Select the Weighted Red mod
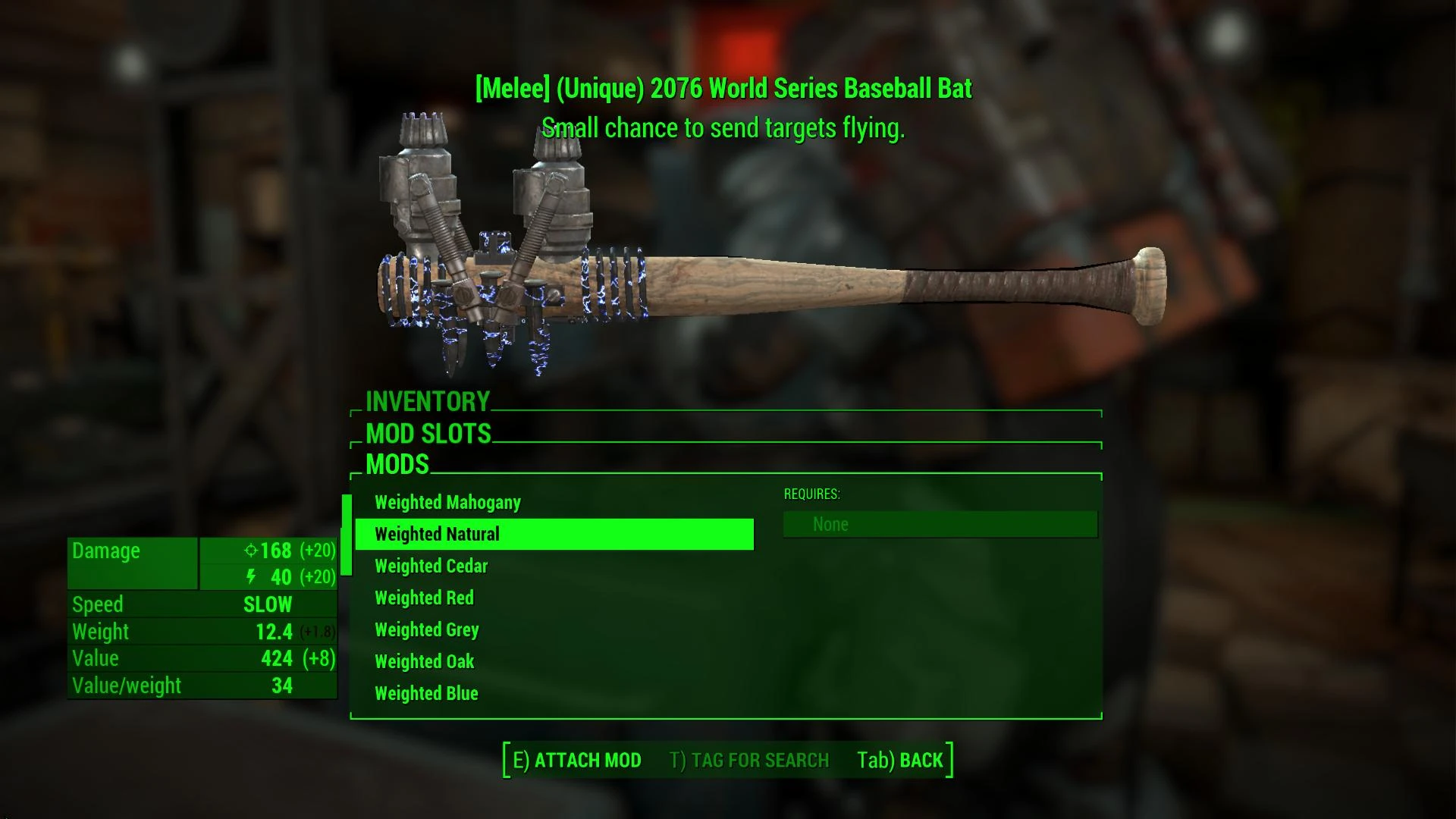Image resolution: width=1456 pixels, height=819 pixels. point(423,598)
